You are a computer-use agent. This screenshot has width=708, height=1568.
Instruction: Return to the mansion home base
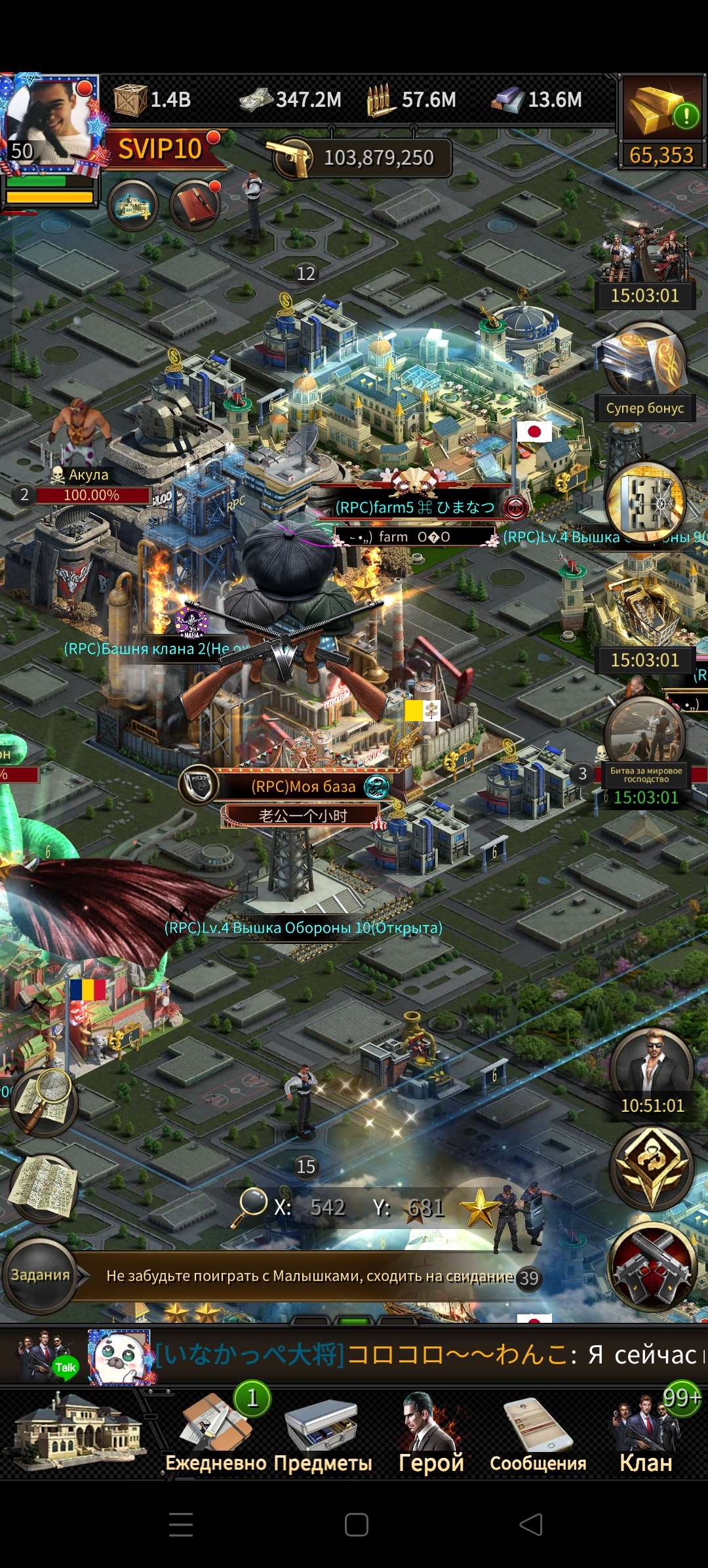click(x=77, y=1436)
